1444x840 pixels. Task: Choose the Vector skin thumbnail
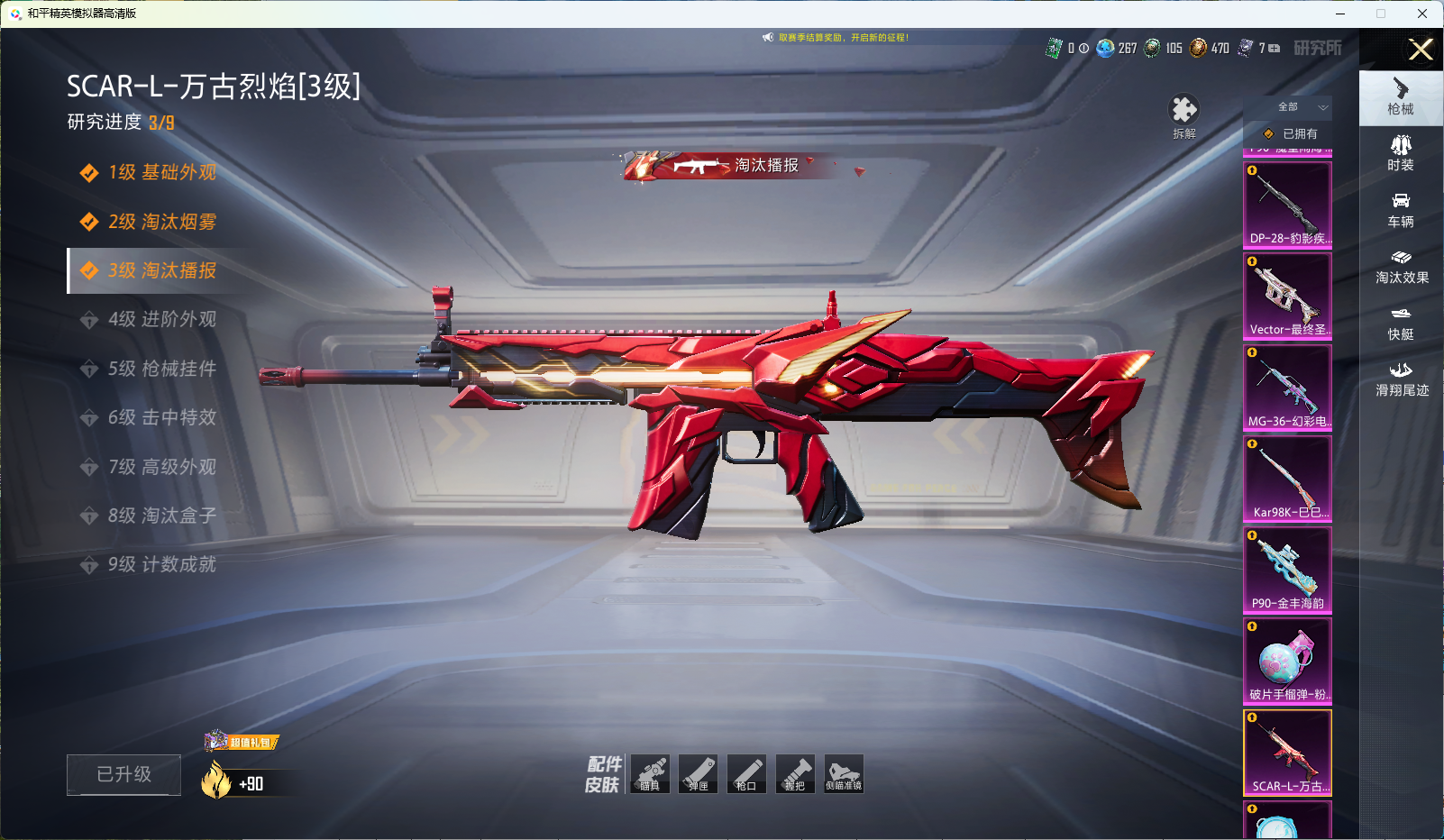[x=1287, y=296]
